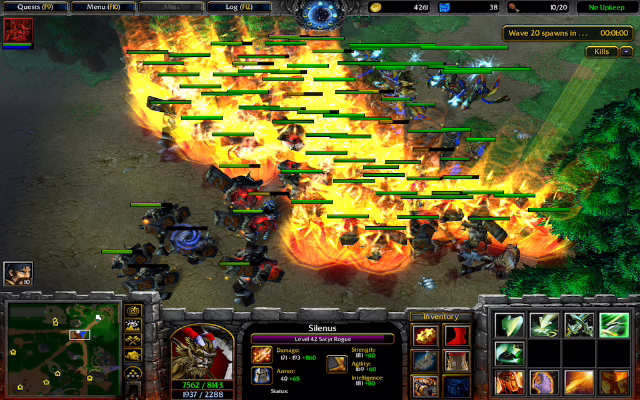The width and height of the screenshot is (640, 400).
Task: Expand the Kills board arrow
Action: tap(625, 51)
